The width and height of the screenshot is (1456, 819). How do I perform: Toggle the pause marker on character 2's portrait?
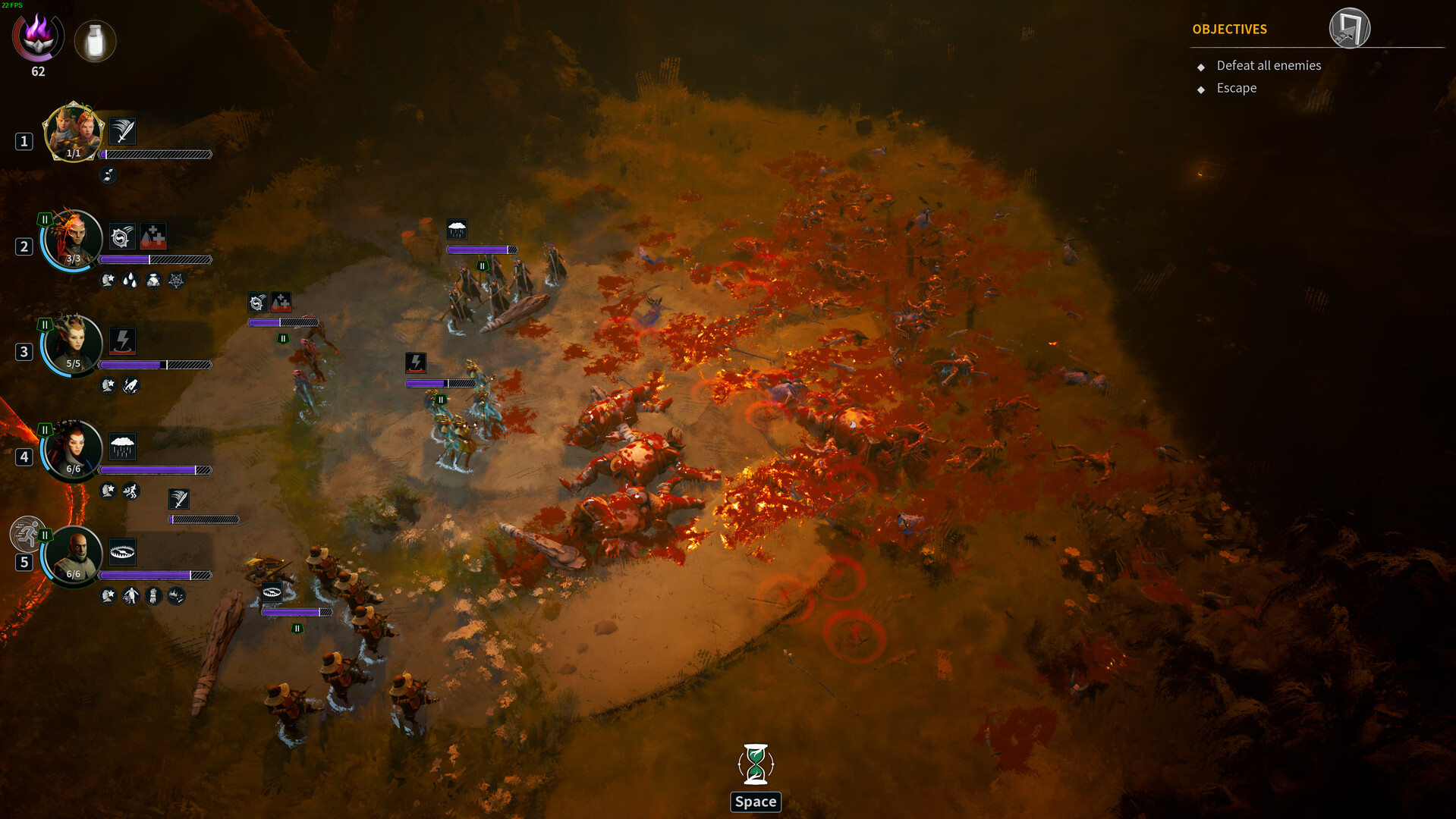point(44,218)
